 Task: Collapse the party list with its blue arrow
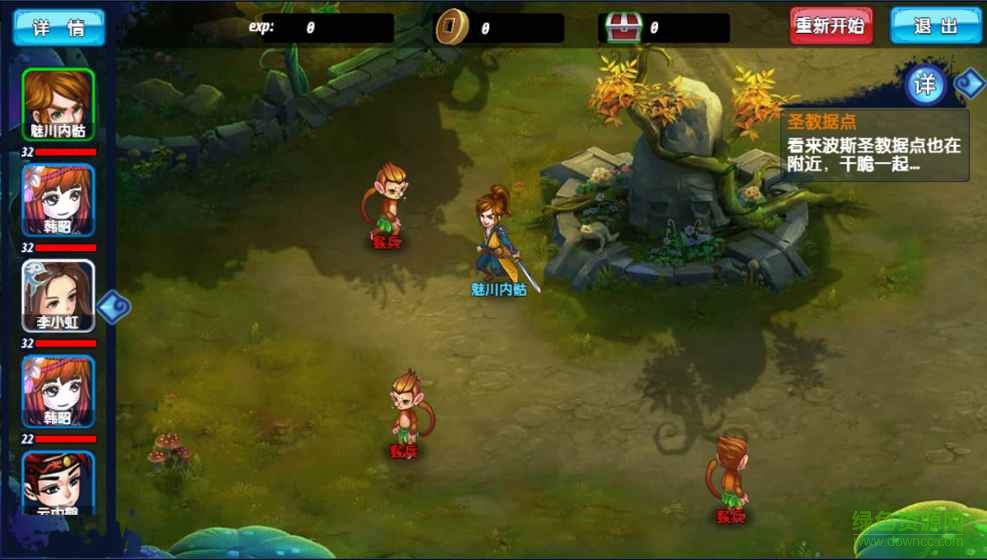point(114,305)
